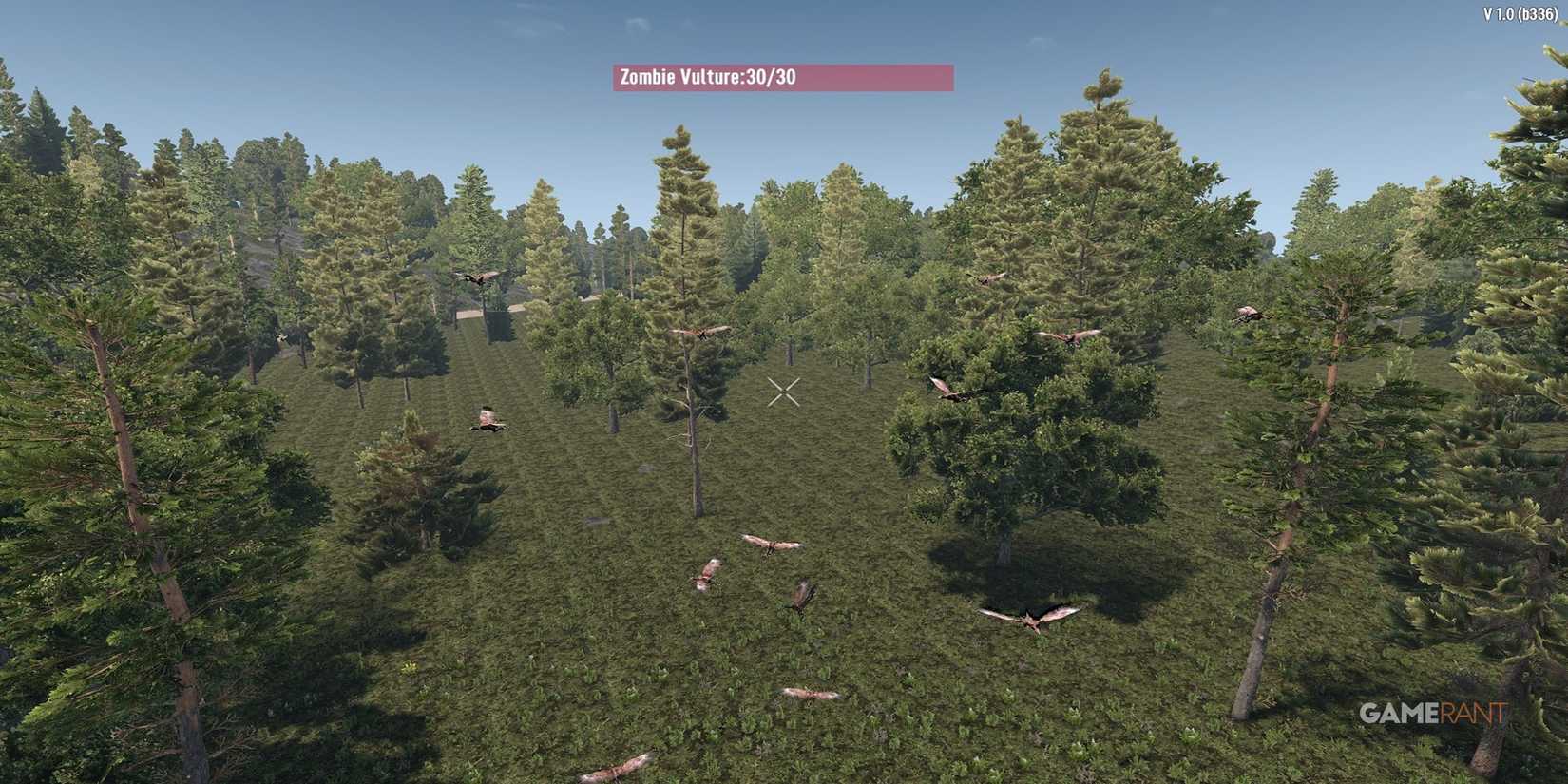Select the vulture near the top-left pine

click(x=480, y=276)
